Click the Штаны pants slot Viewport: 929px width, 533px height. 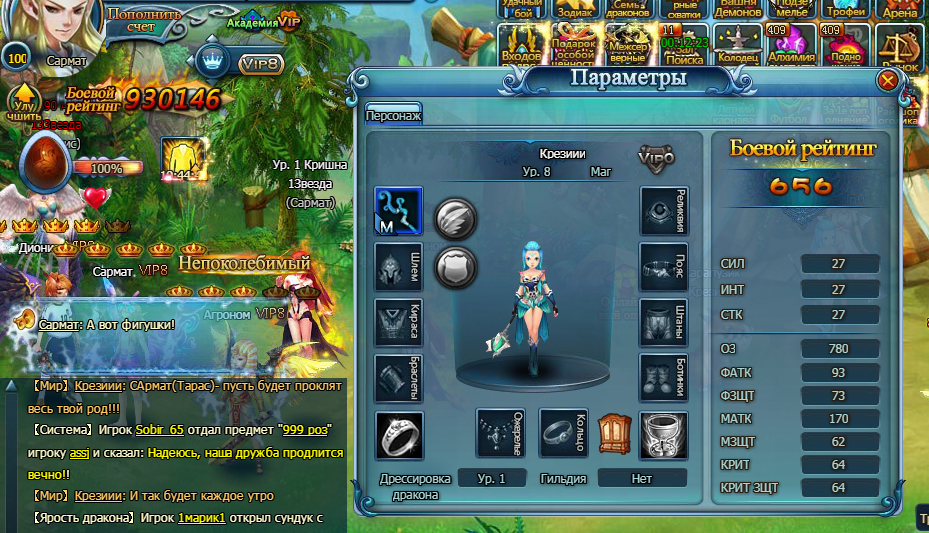664,323
